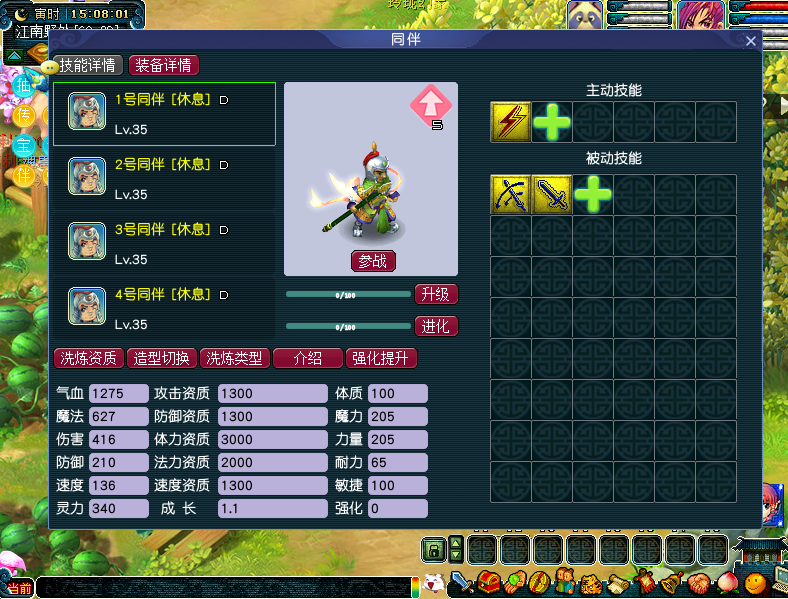Open 强化提升 enhancement
The height and width of the screenshot is (599, 788).
click(x=381, y=358)
